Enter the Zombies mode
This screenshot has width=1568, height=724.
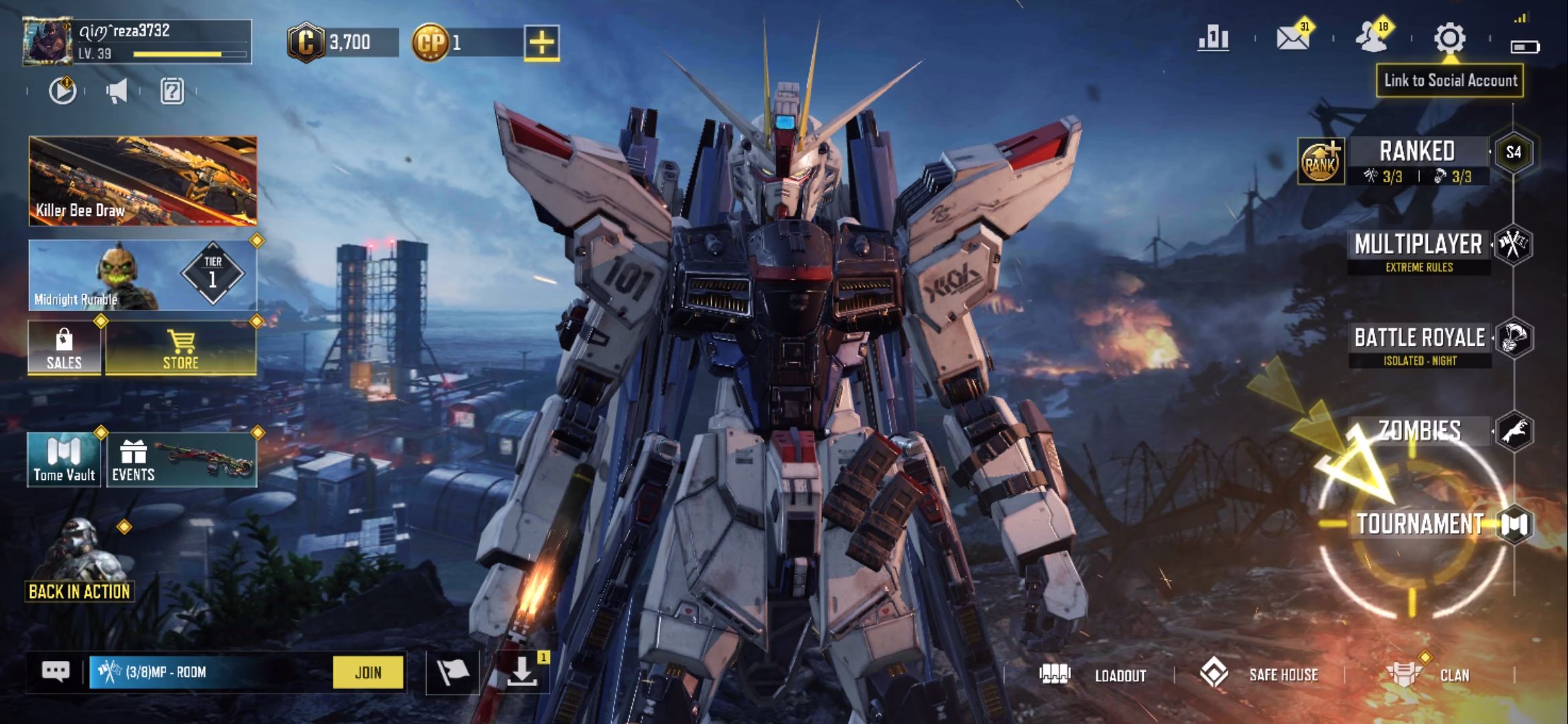pos(1419,431)
